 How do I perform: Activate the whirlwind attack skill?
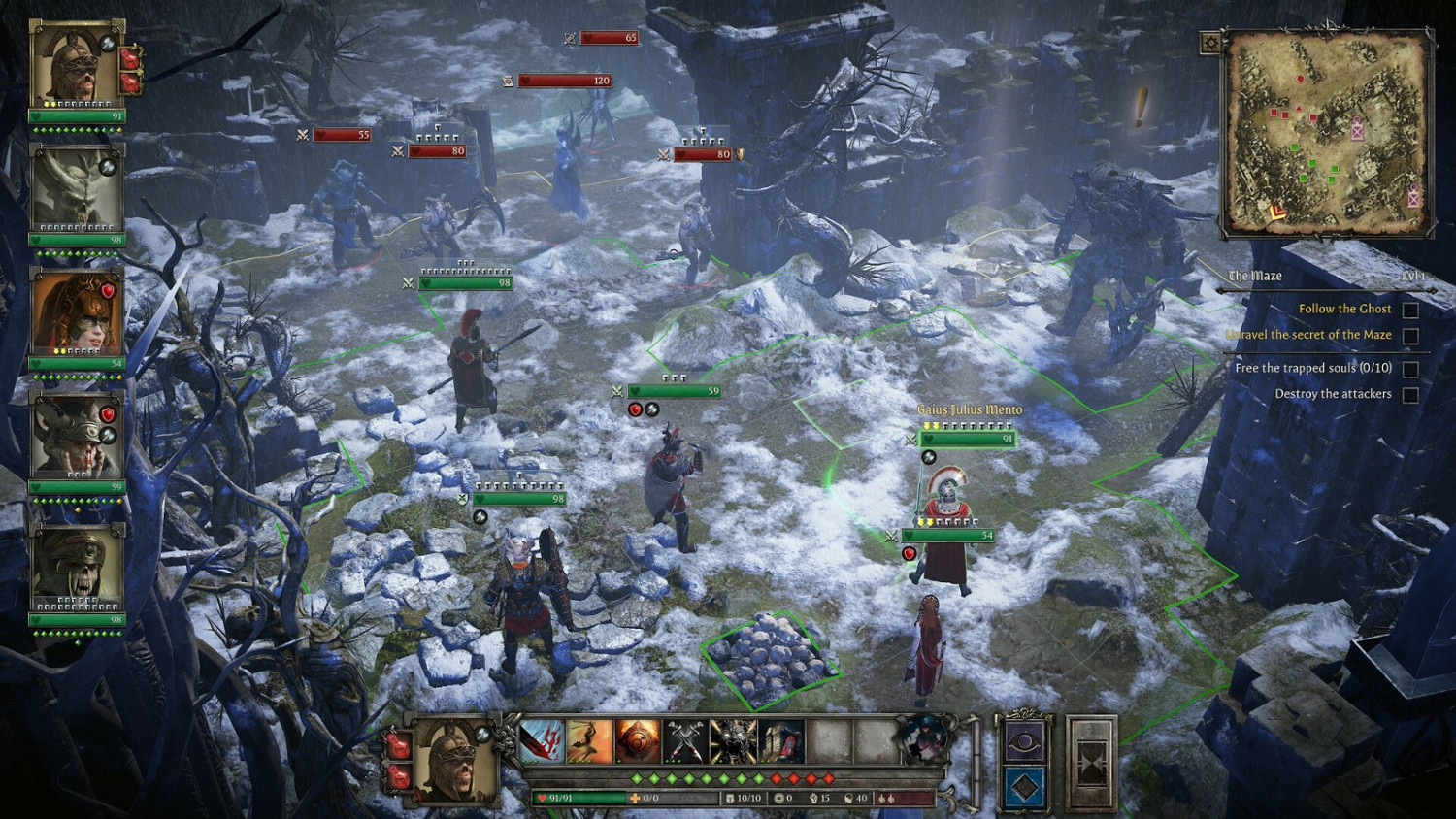tap(587, 742)
